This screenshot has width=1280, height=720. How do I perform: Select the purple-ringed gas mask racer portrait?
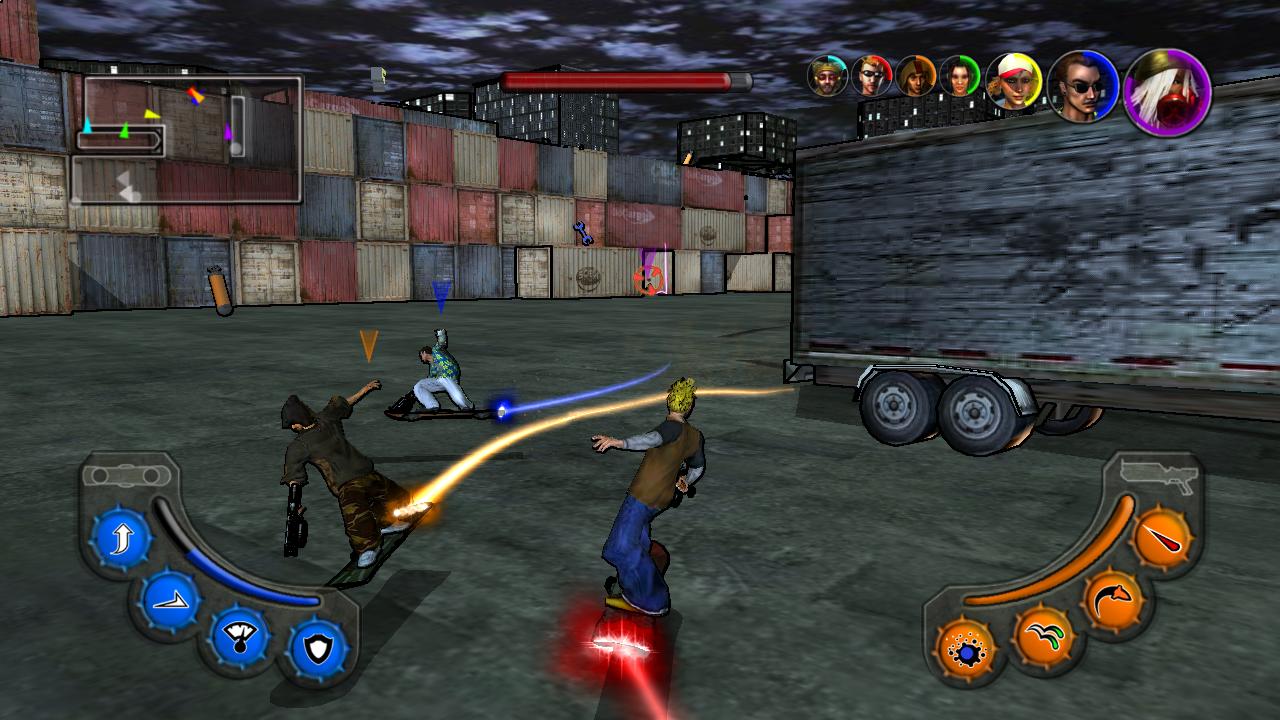(1167, 93)
